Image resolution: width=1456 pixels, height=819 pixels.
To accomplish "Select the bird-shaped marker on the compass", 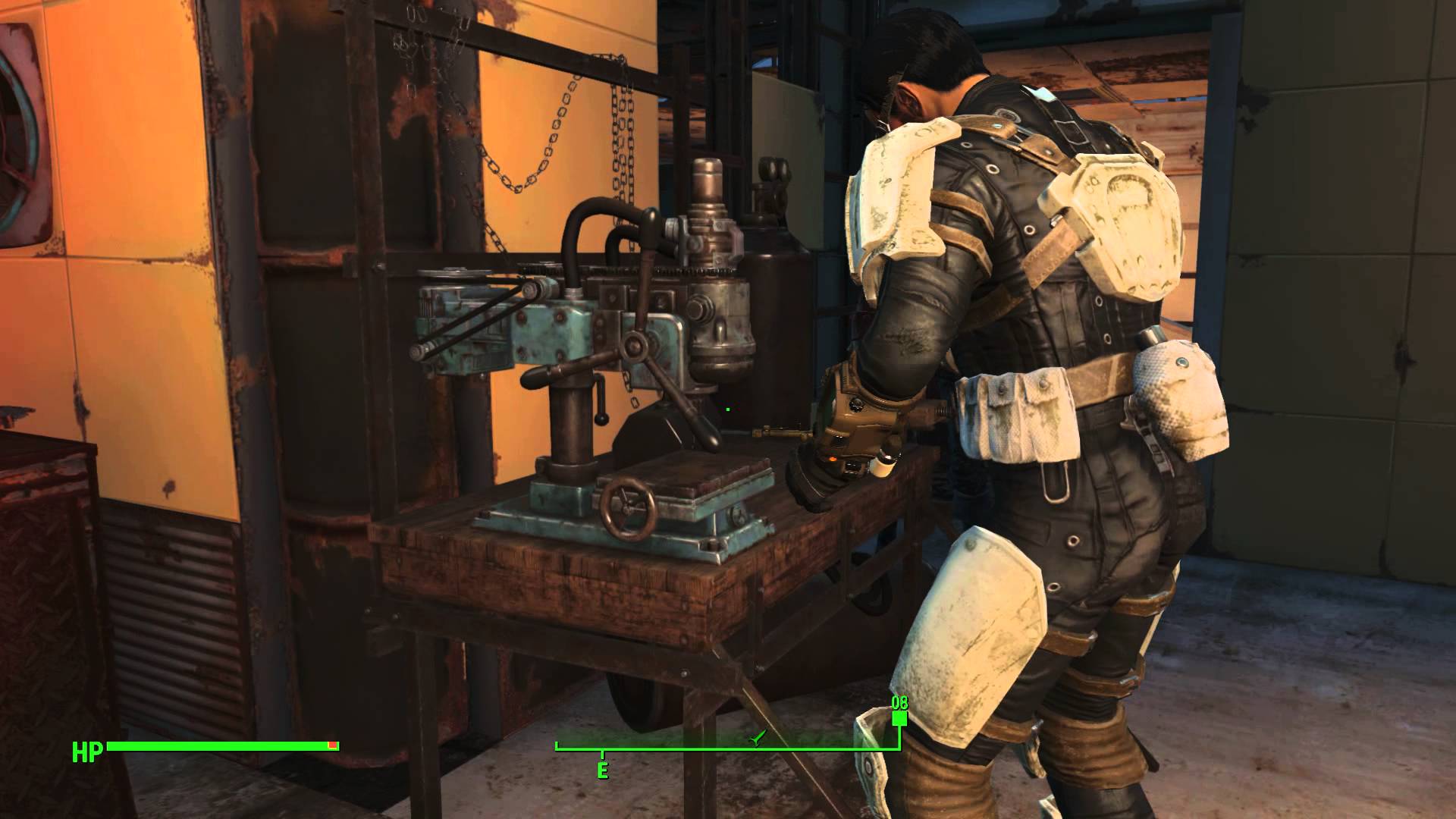I will point(755,737).
